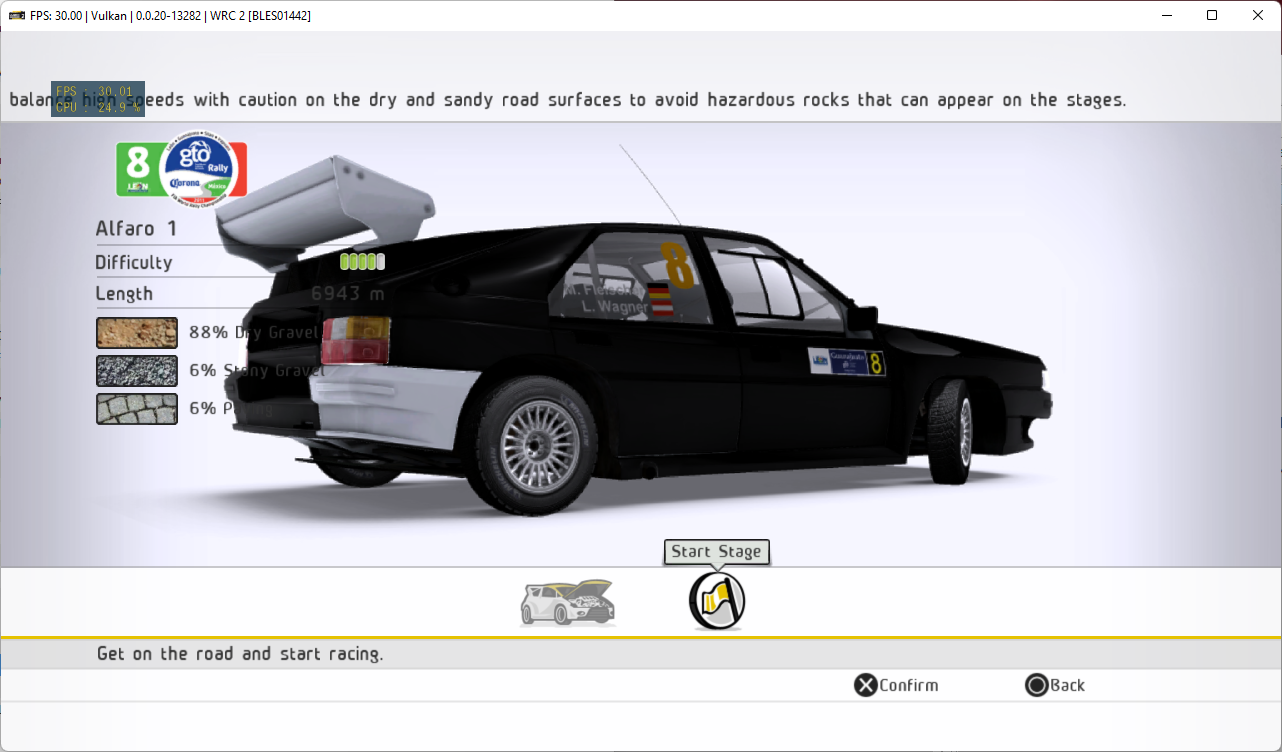
Task: Click the green difficulty rating bar
Action: point(361,261)
